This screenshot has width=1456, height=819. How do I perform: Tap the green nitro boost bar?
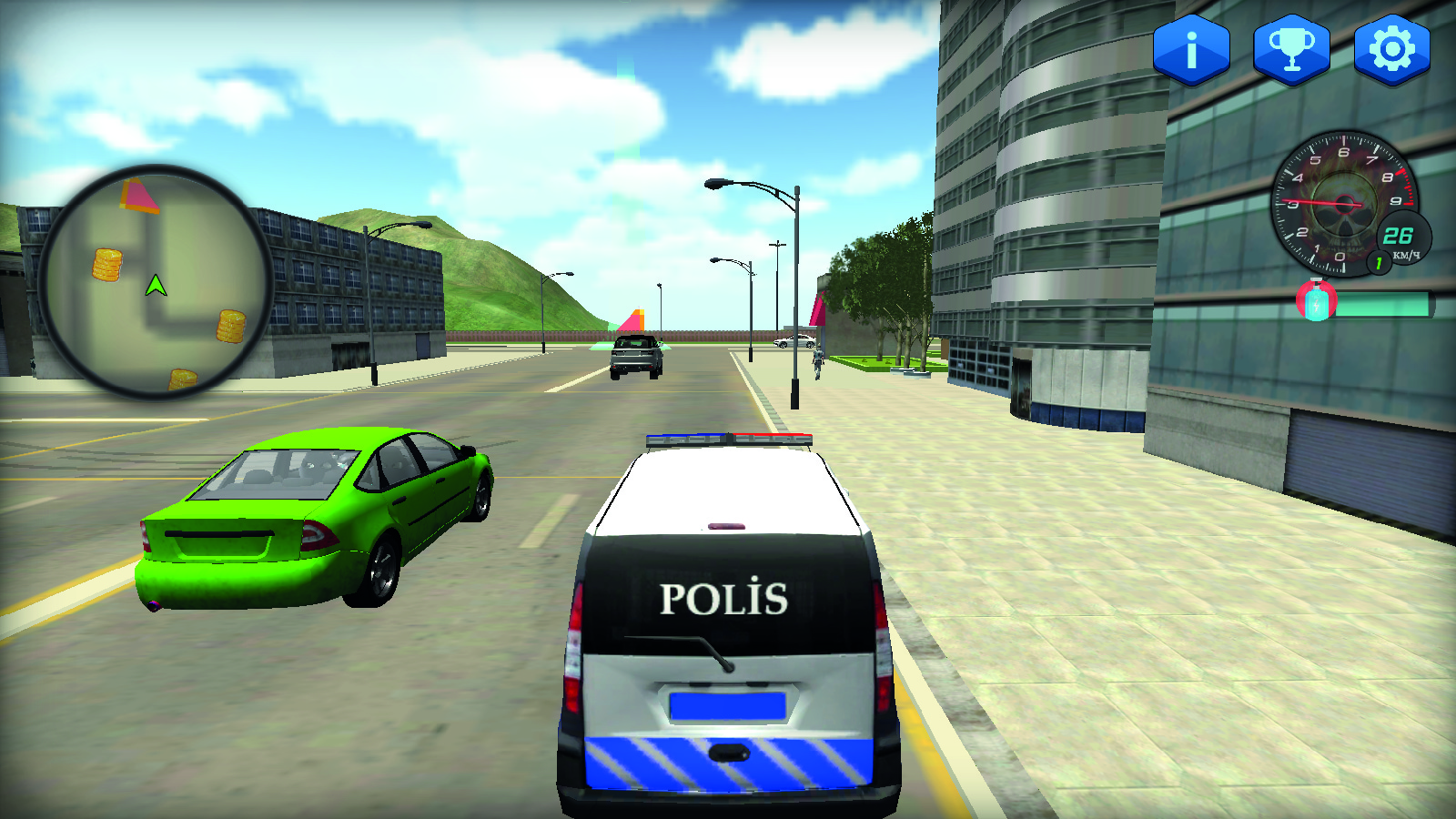click(1383, 303)
